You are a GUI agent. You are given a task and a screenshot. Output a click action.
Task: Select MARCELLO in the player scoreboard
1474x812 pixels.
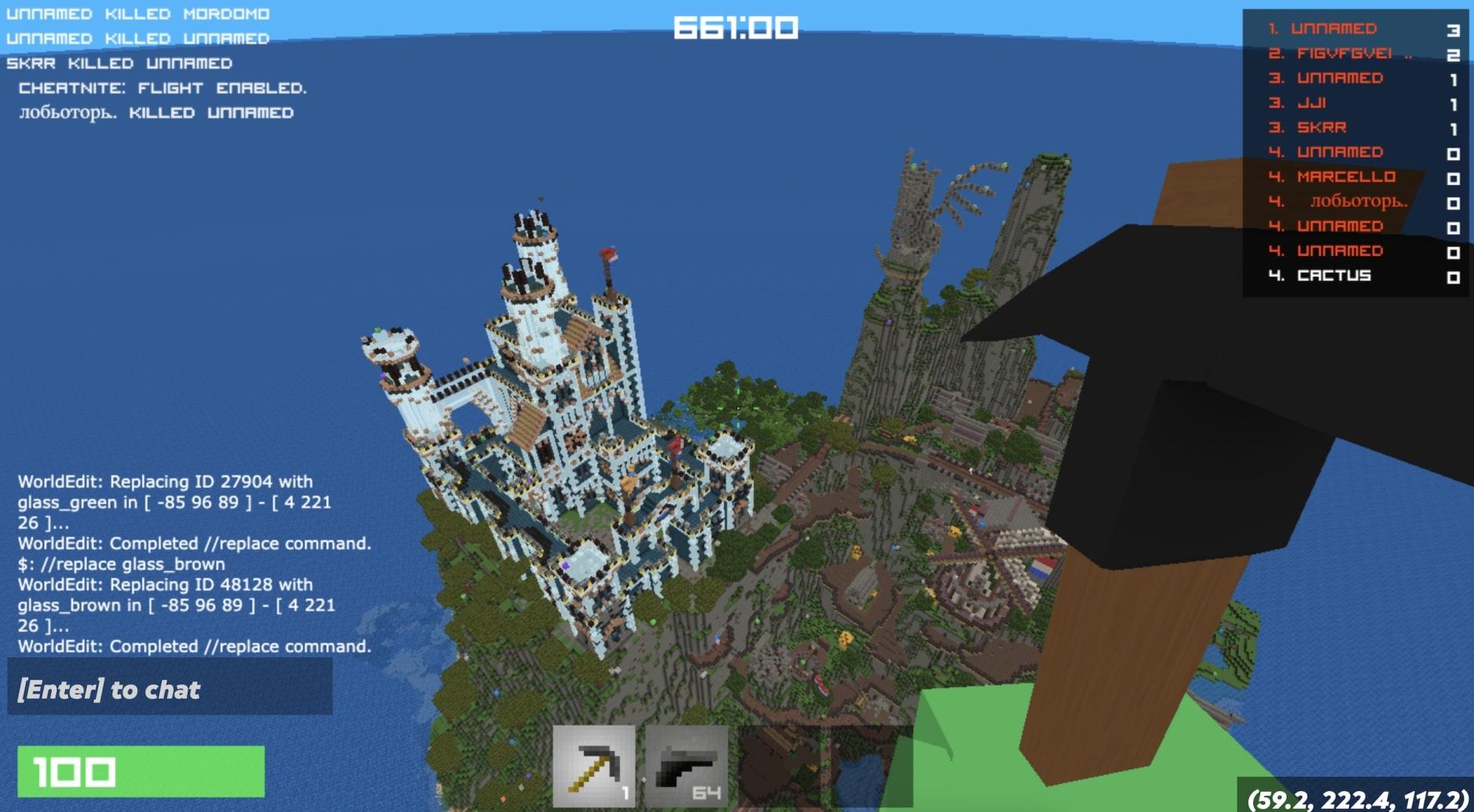pyautogui.click(x=1346, y=177)
